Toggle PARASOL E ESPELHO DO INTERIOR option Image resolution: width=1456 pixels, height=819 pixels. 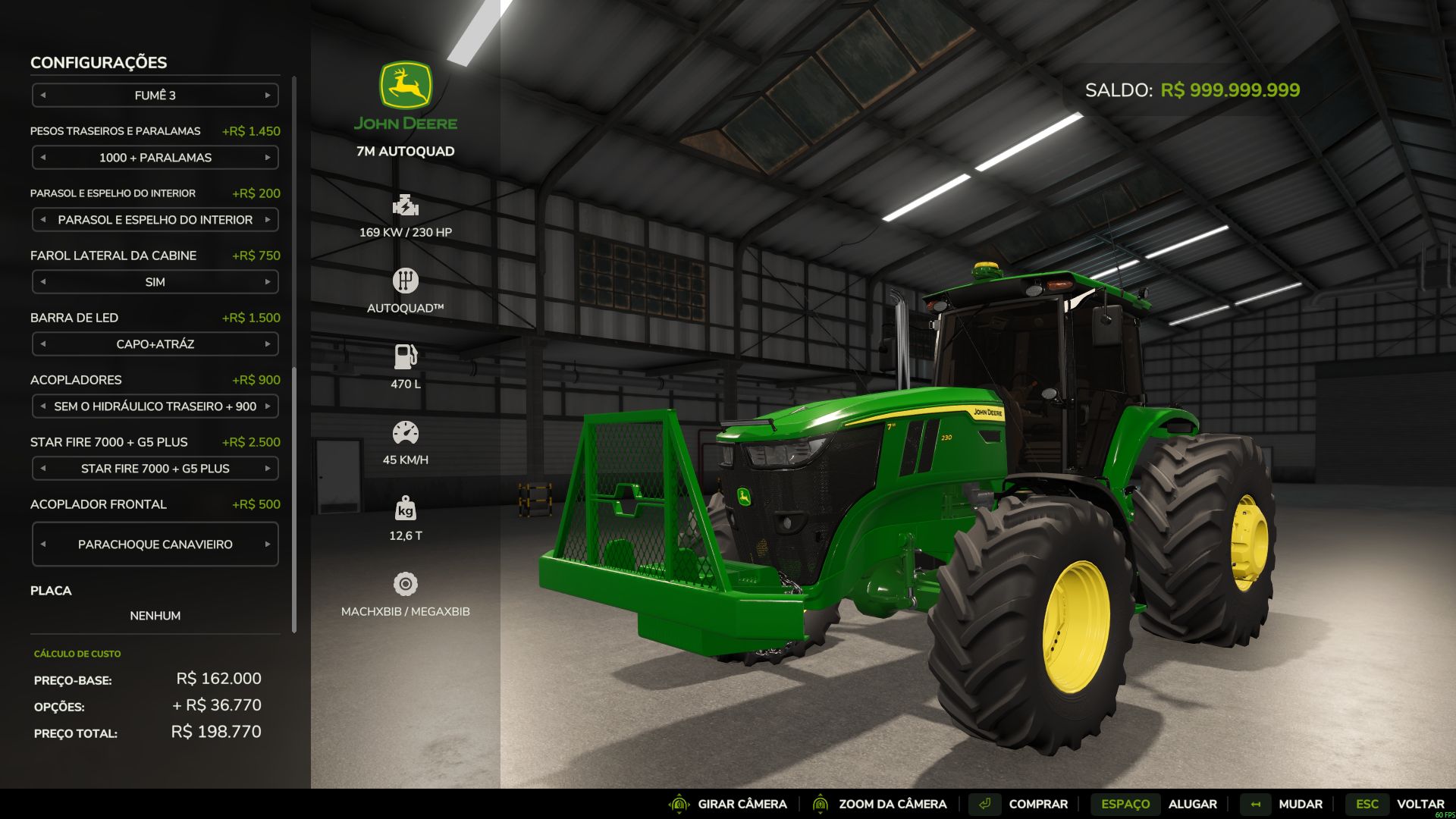(x=155, y=219)
